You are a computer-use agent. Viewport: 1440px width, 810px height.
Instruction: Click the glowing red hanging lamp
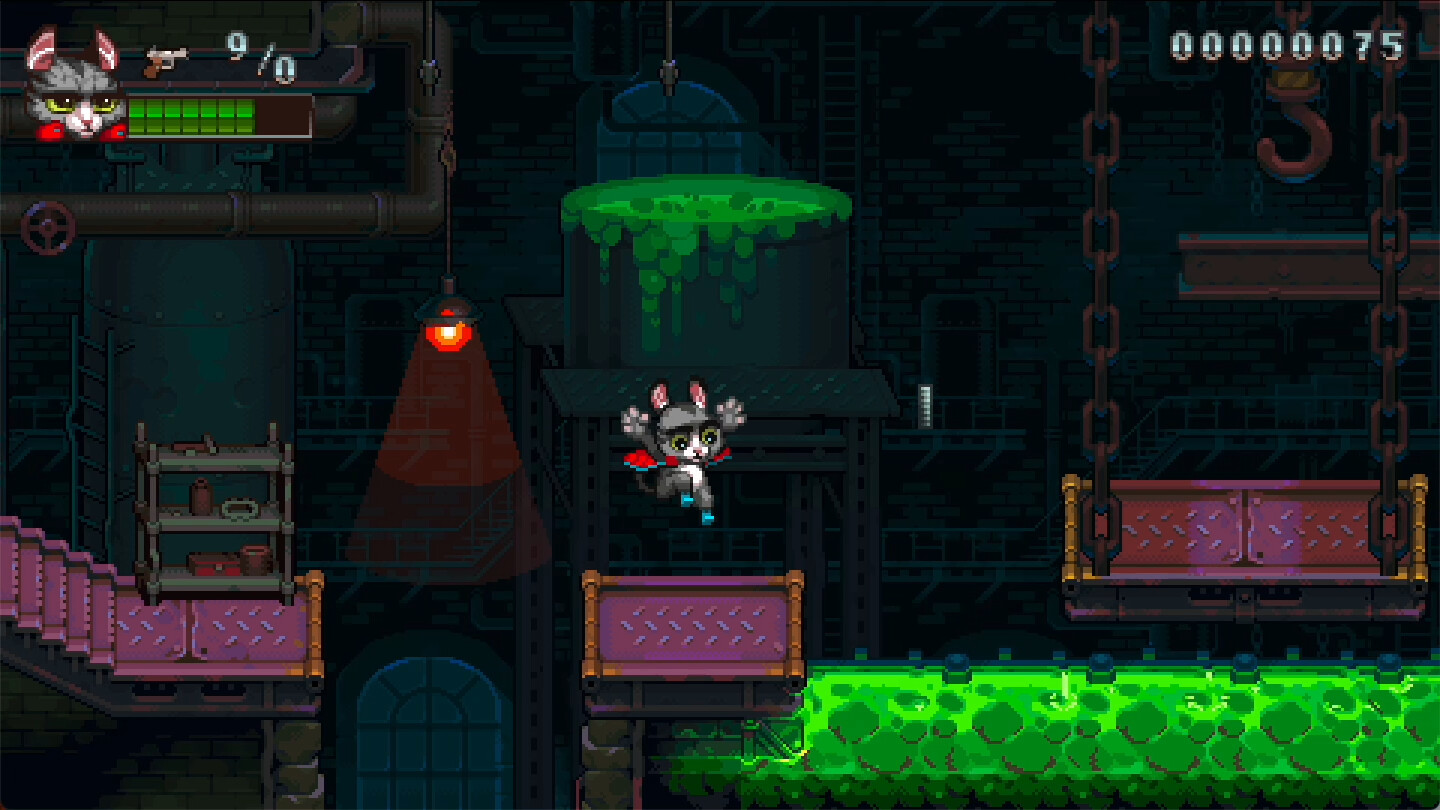pyautogui.click(x=446, y=330)
